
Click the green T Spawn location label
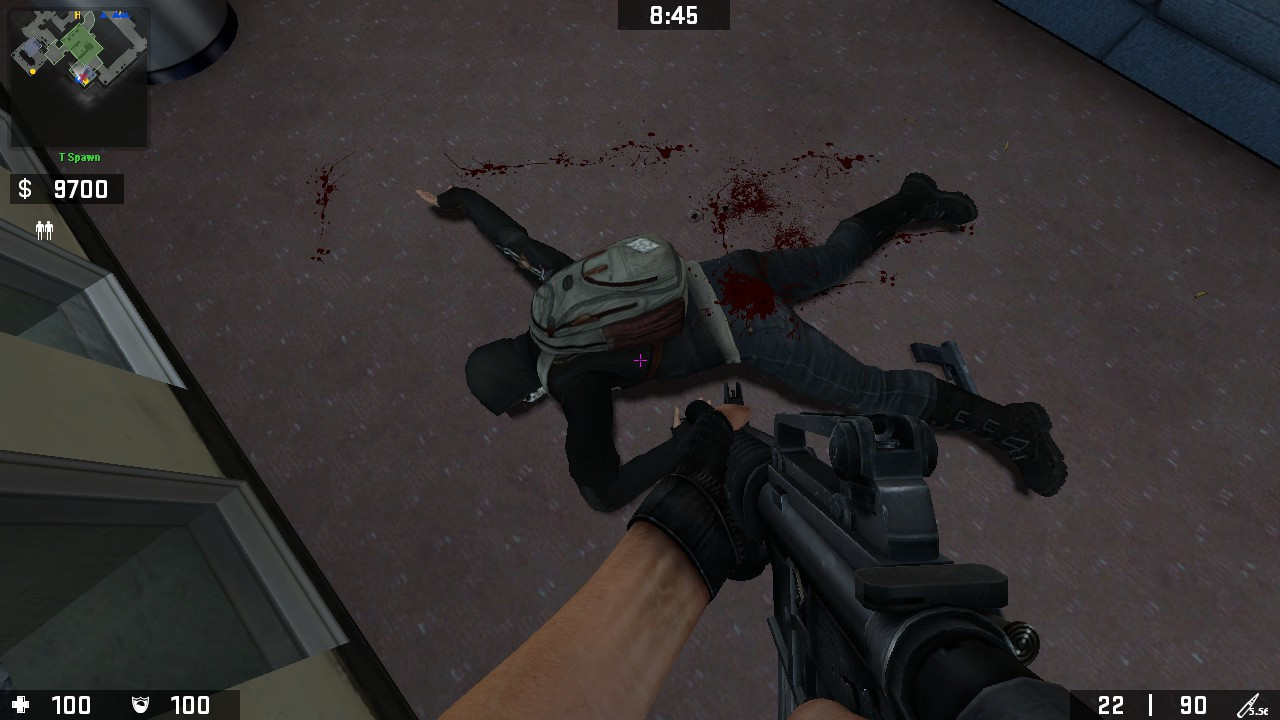click(x=79, y=156)
